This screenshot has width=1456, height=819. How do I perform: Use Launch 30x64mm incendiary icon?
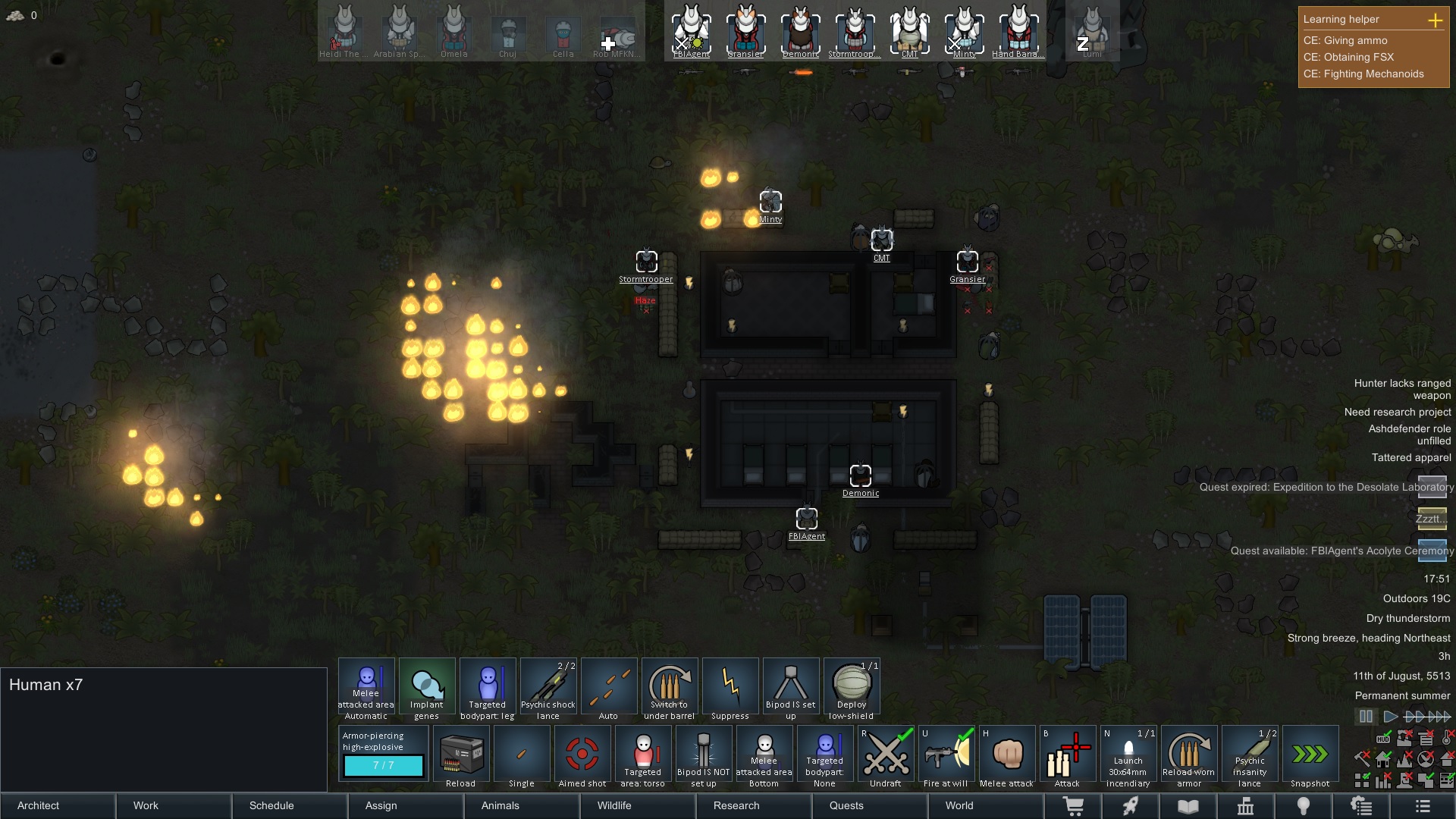coord(1128,755)
